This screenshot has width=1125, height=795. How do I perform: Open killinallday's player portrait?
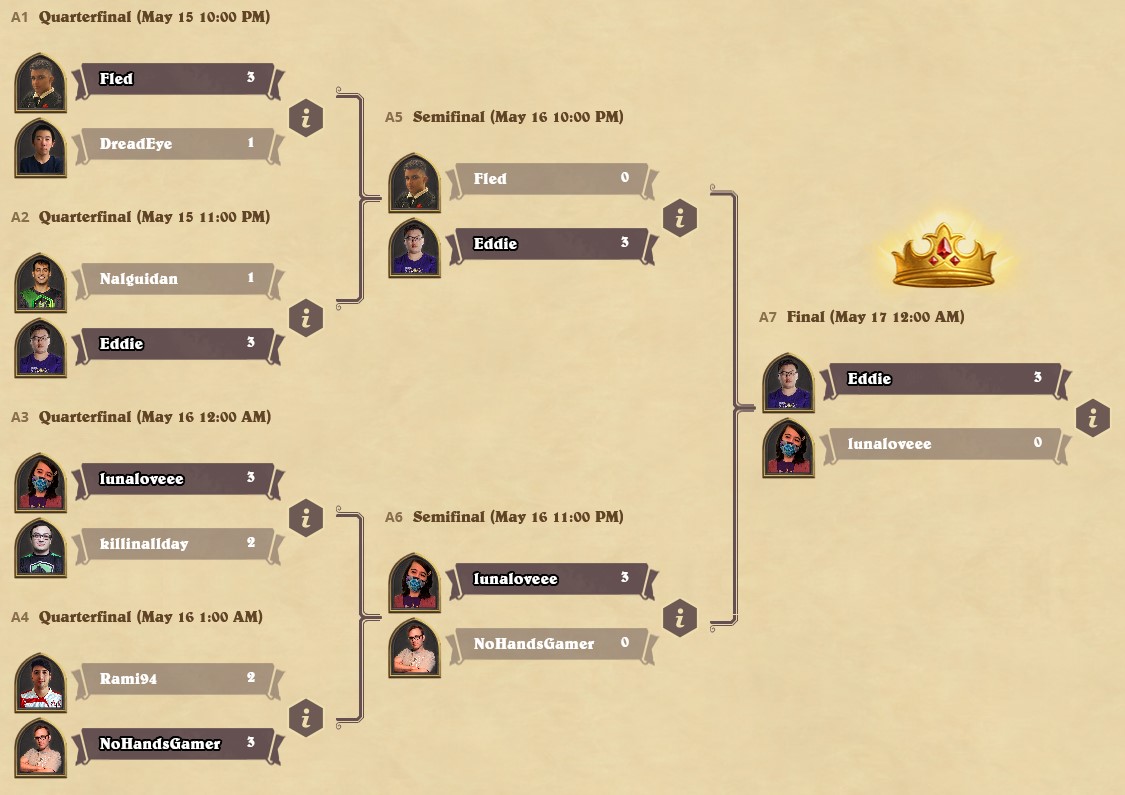point(41,548)
